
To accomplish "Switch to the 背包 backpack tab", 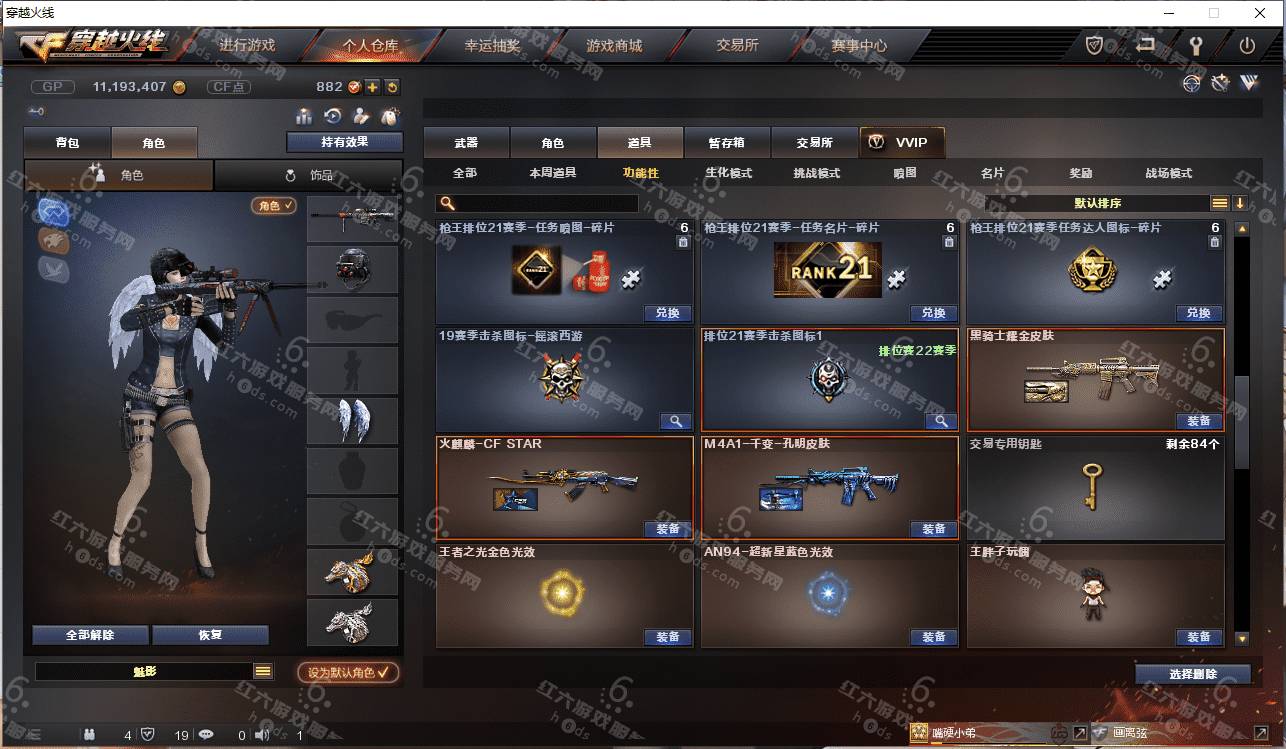I will click(67, 143).
